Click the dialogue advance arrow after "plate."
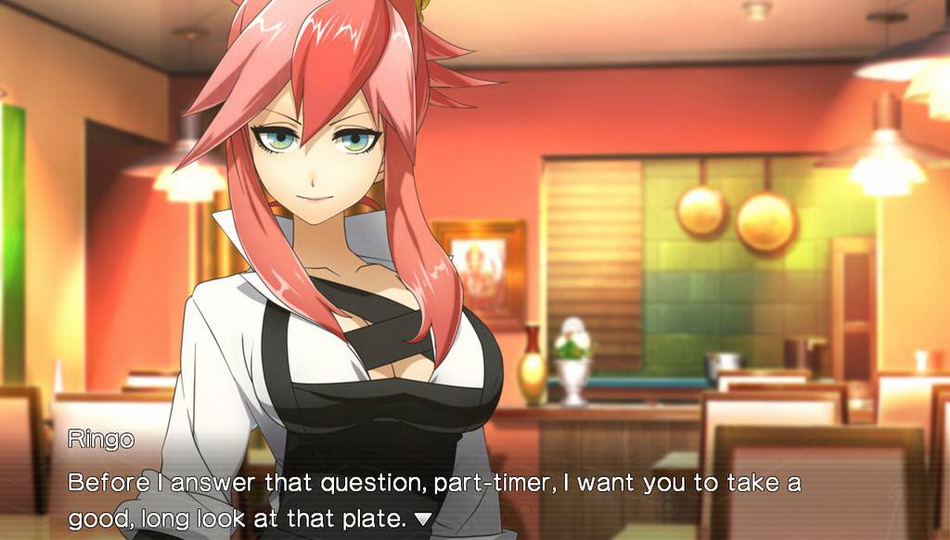 click(423, 519)
